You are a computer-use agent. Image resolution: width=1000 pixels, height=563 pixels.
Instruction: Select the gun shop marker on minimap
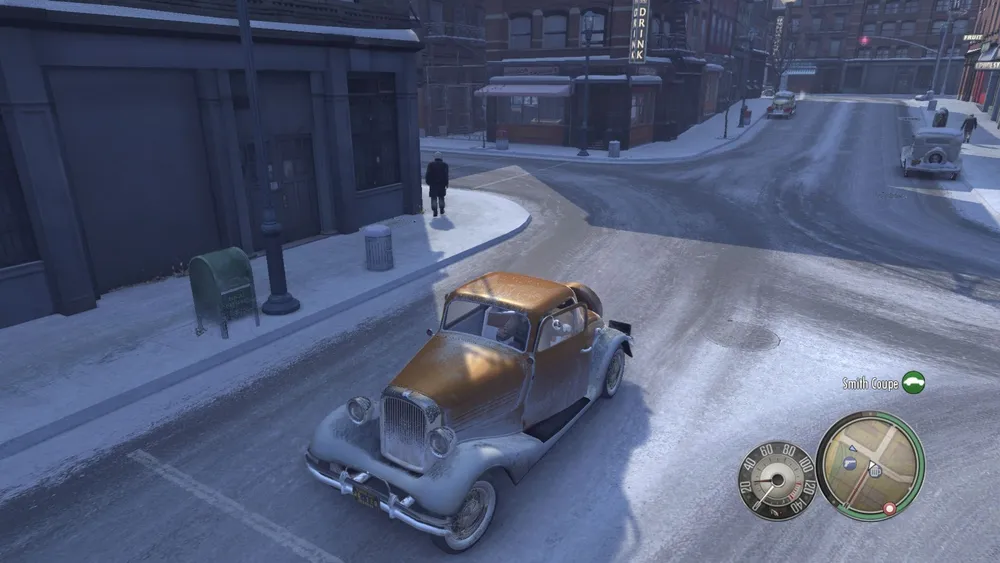(851, 463)
